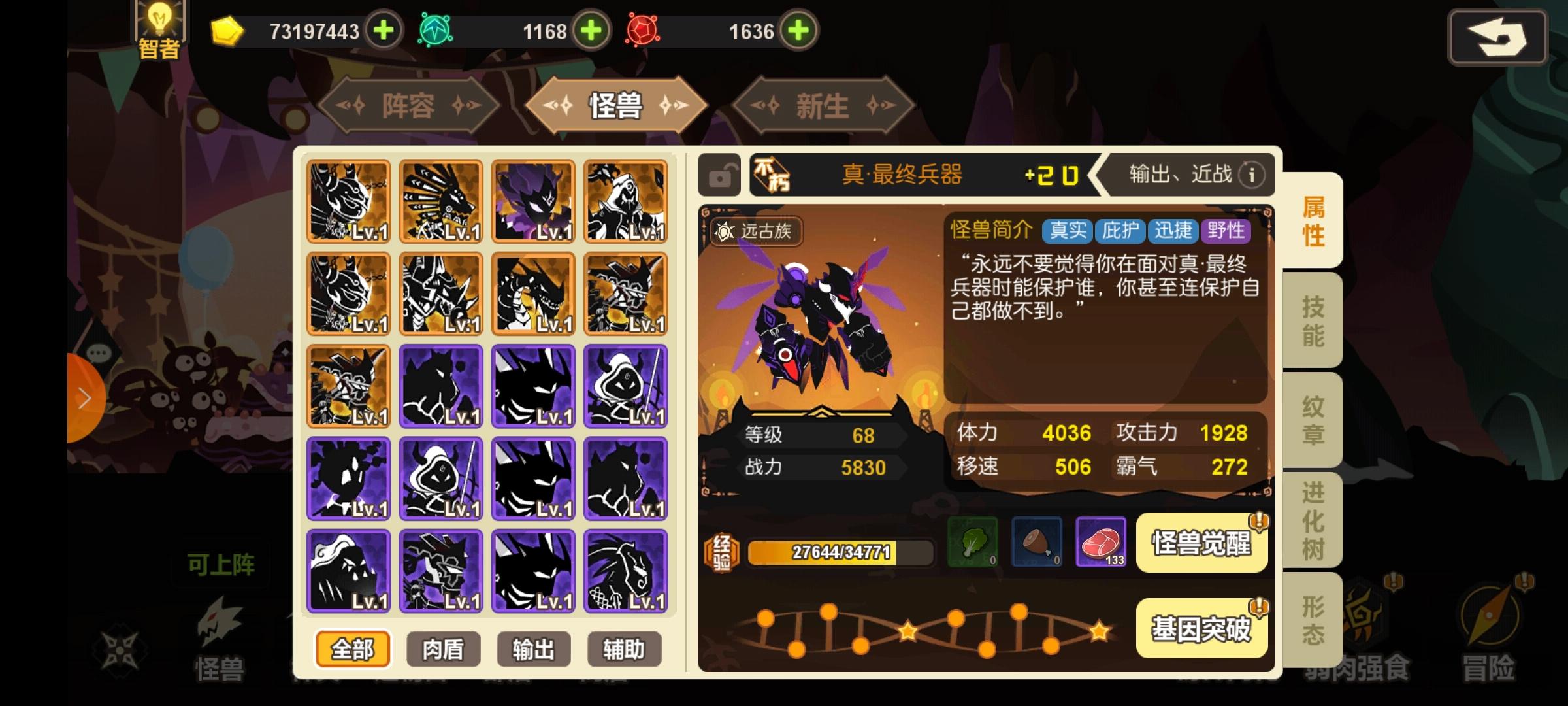
Task: Open the info icon beside 输出、近战
Action: [x=1251, y=175]
